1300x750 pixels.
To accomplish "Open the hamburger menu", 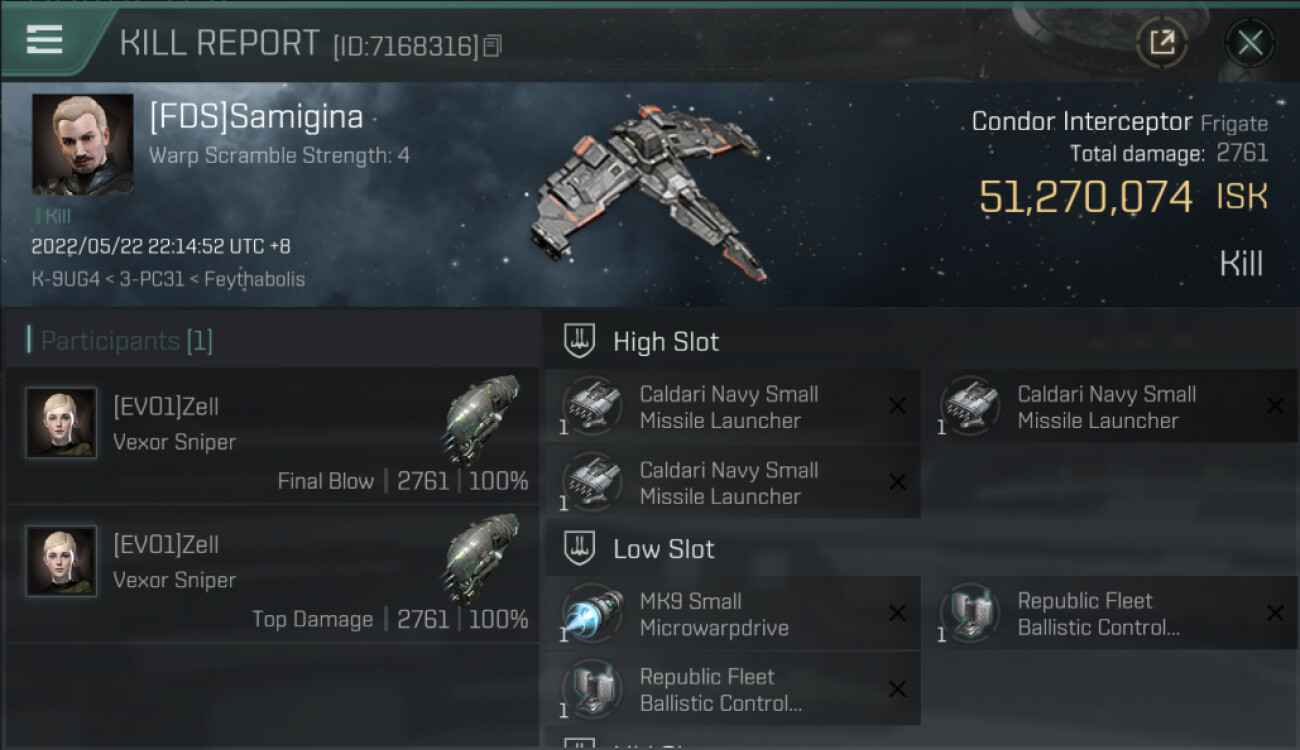I will [x=44, y=40].
